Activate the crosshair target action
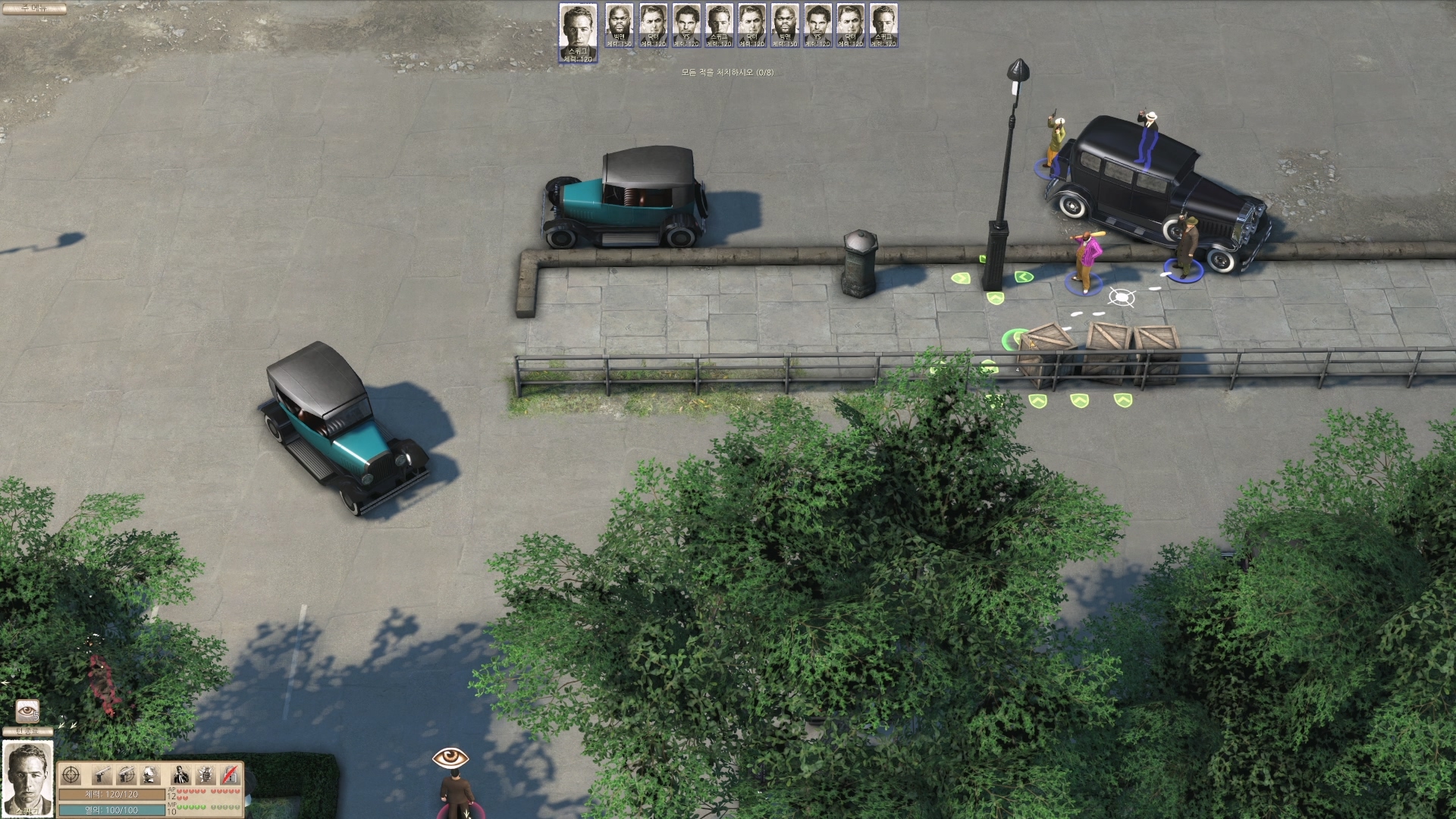Image resolution: width=1456 pixels, height=819 pixels. [x=71, y=775]
